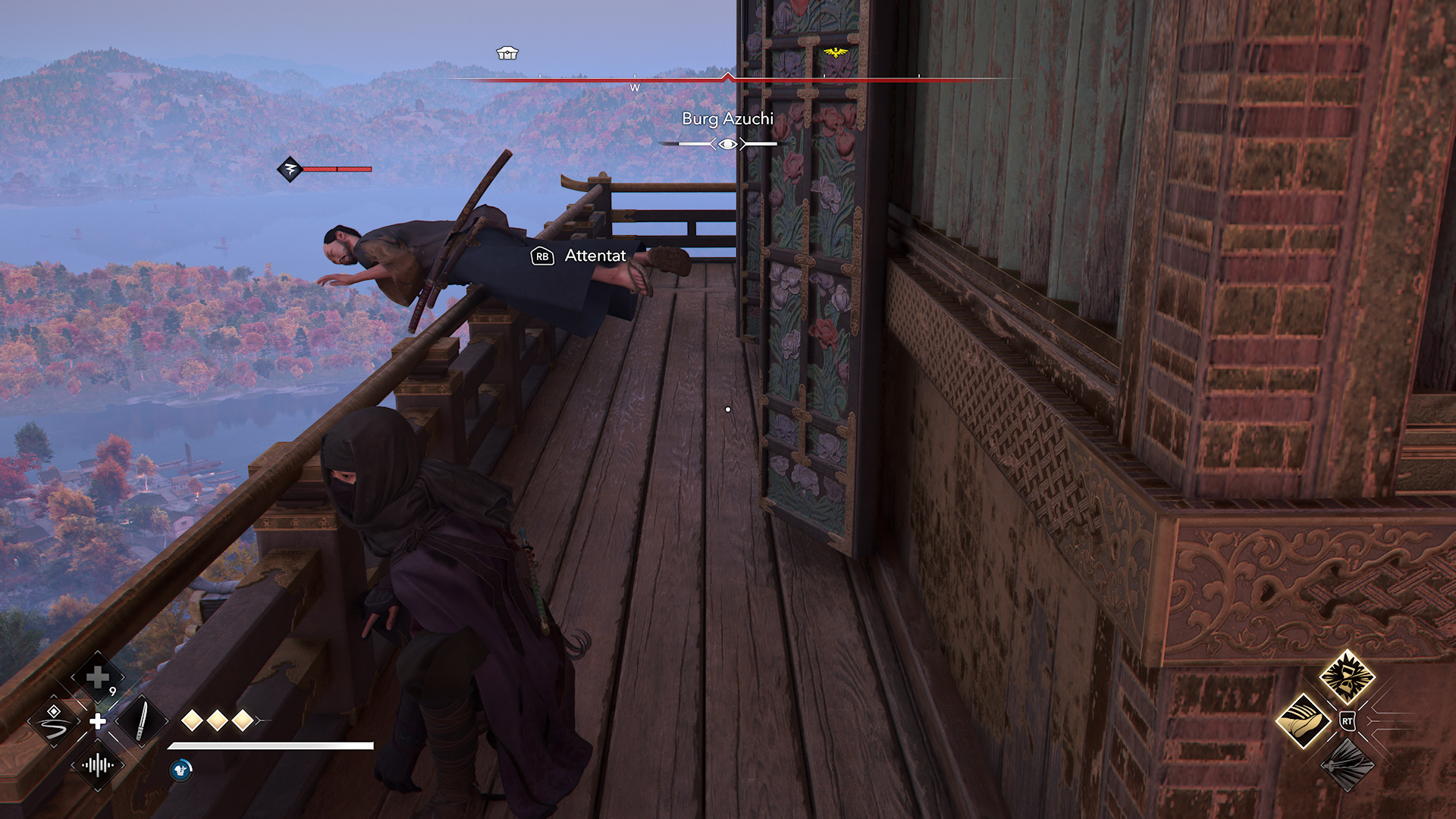Toggle the eye detection indicator
The width and height of the screenshot is (1456, 819).
tap(728, 143)
